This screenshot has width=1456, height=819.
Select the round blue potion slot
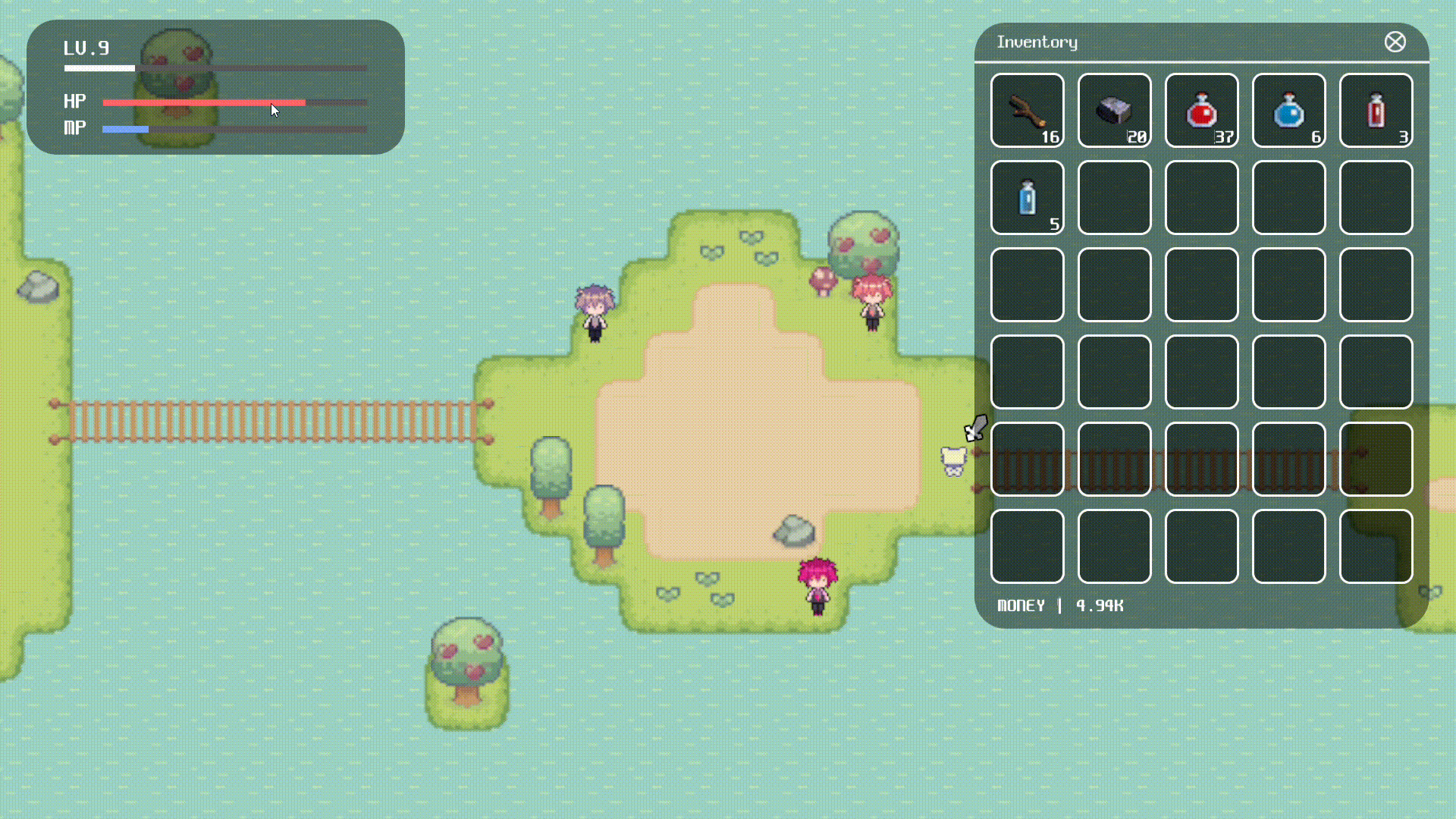(x=1288, y=111)
